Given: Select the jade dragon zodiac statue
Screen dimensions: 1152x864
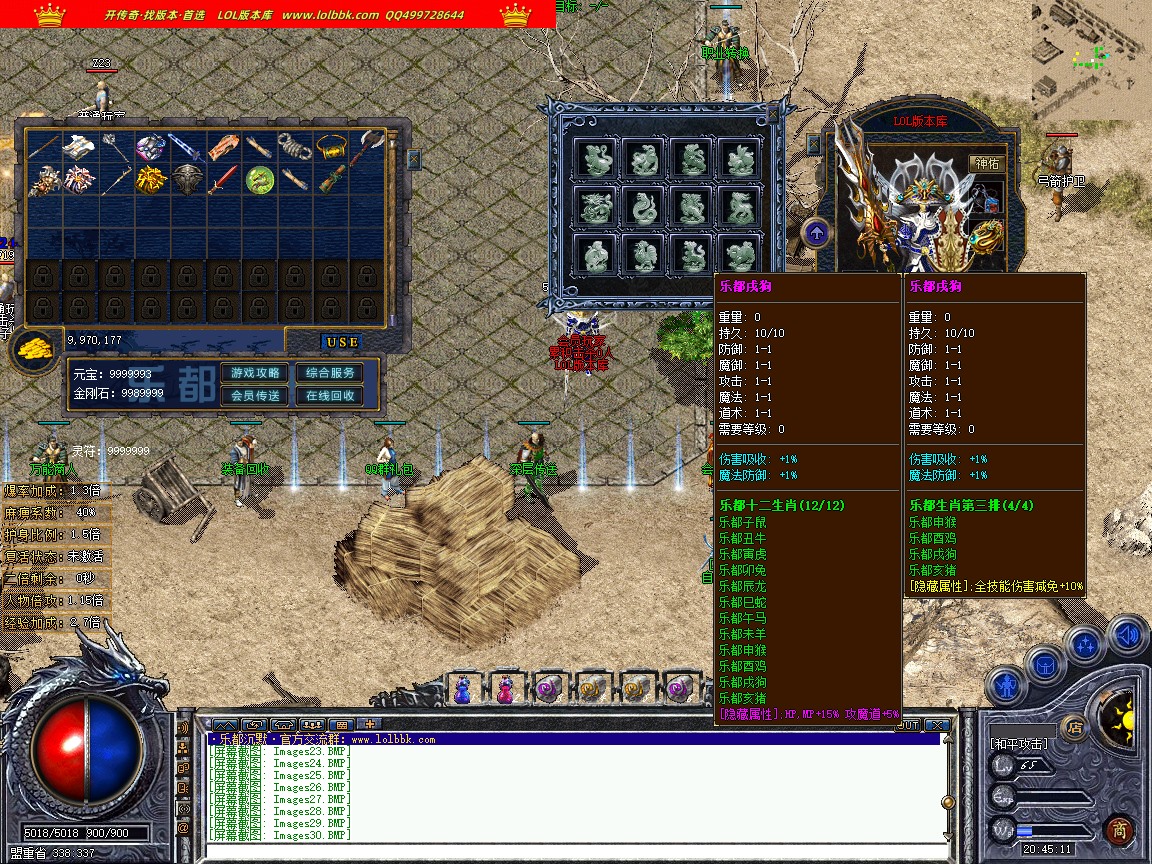Looking at the screenshot, I should (x=596, y=207).
